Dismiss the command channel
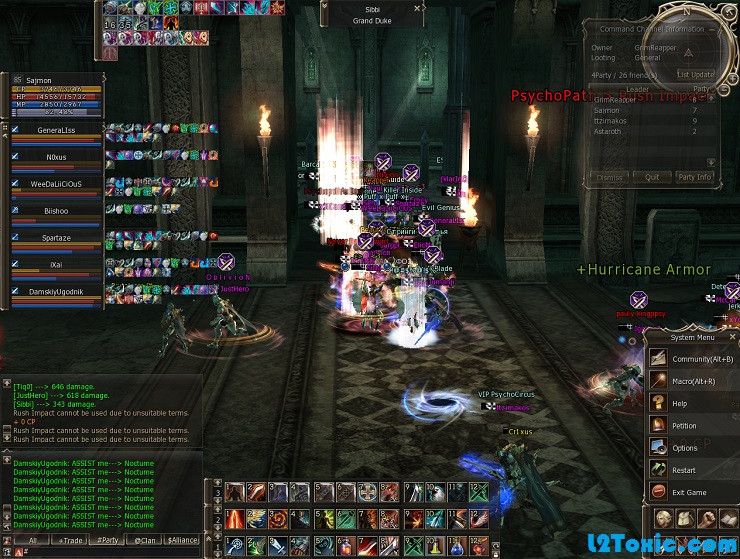 coord(610,177)
